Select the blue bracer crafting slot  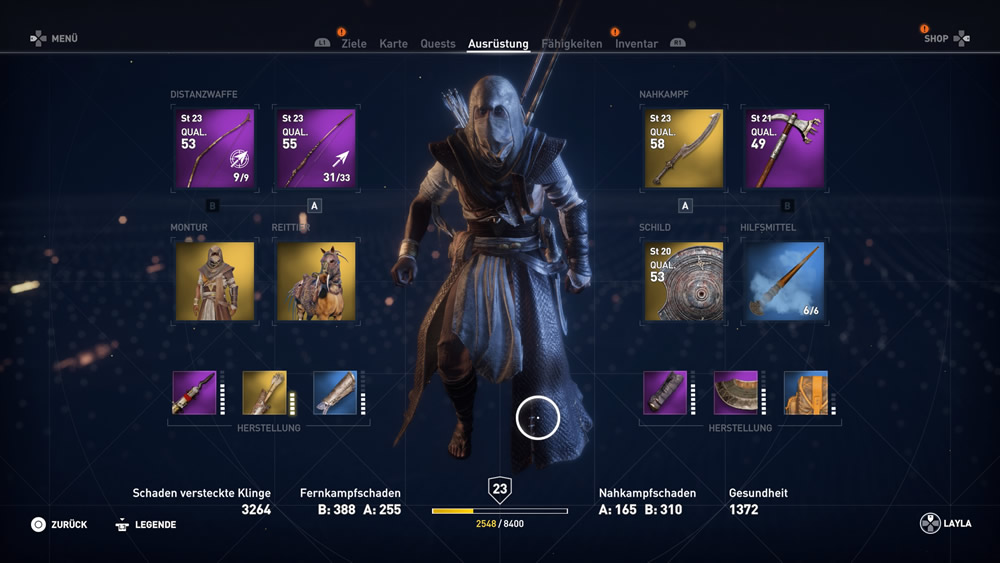coord(335,393)
